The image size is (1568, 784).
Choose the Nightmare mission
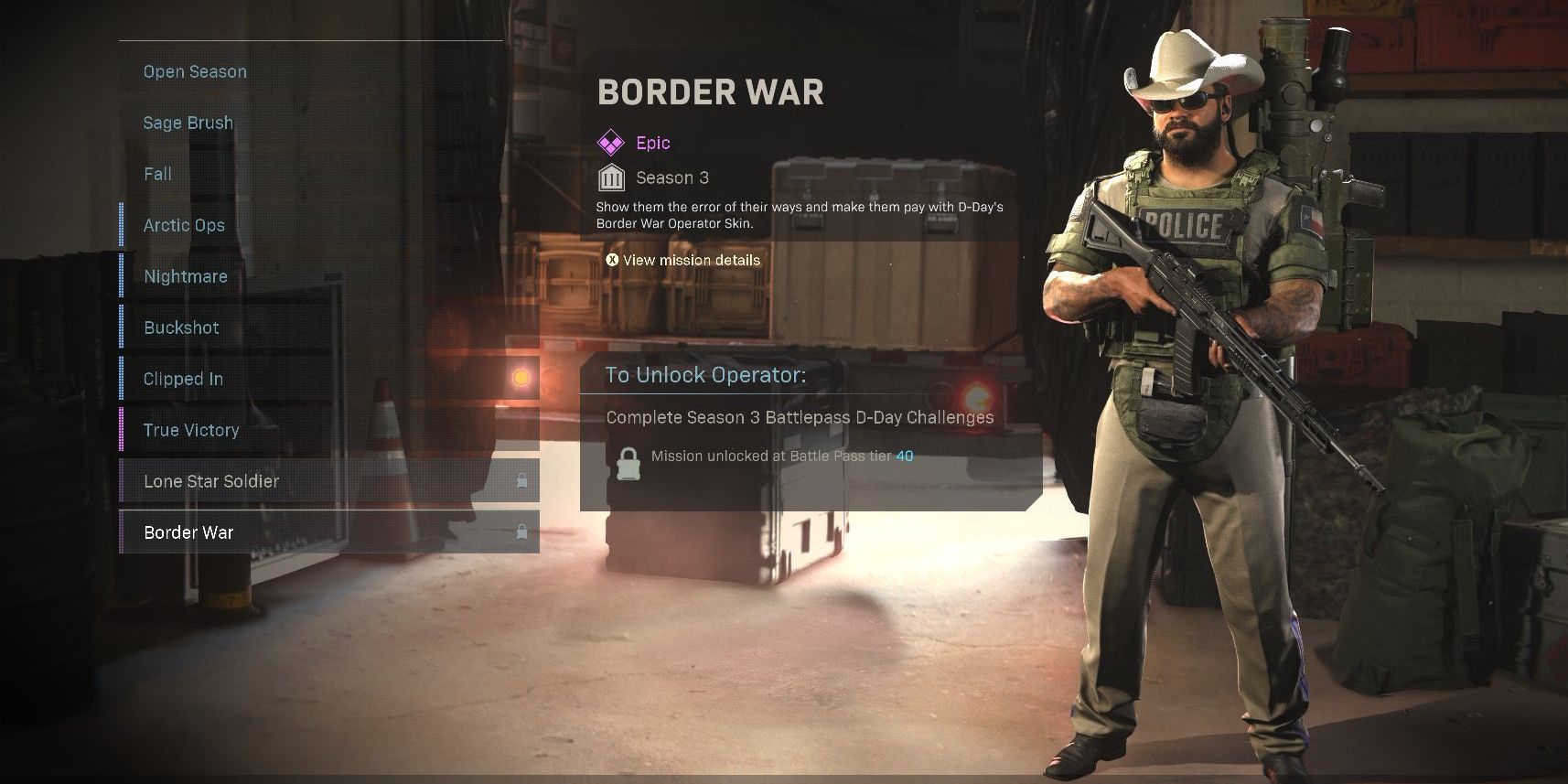point(186,275)
